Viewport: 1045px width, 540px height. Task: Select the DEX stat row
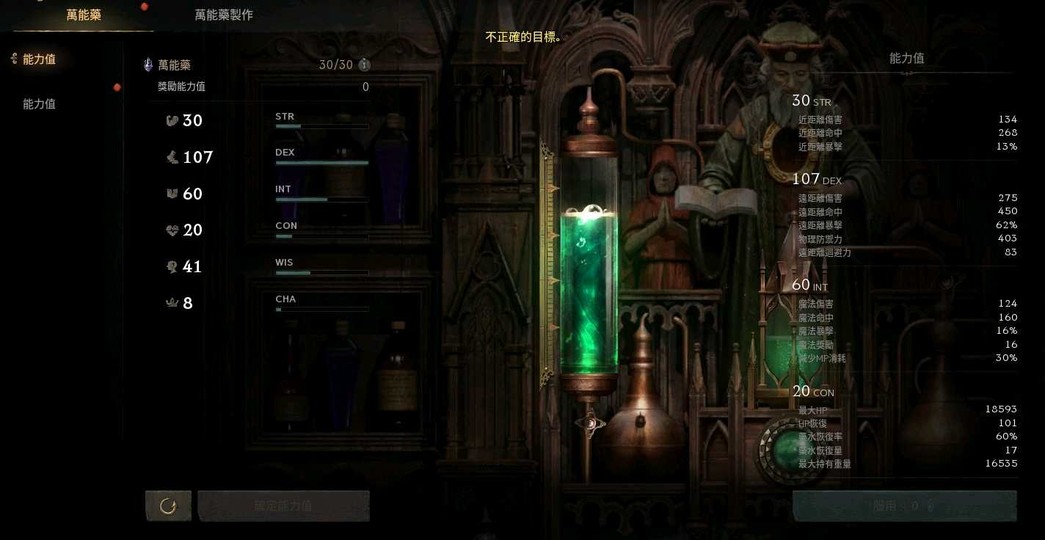pyautogui.click(x=270, y=157)
